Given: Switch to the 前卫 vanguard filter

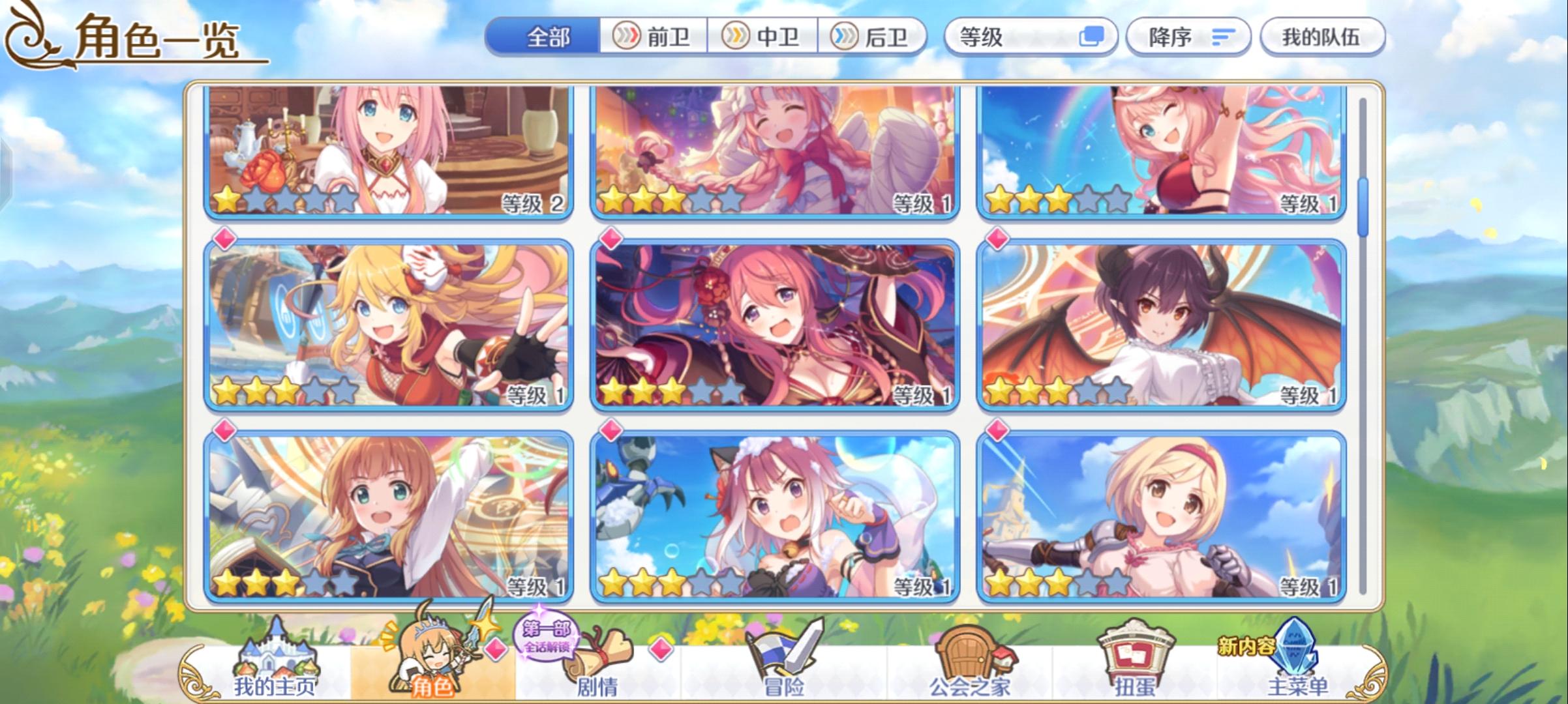Looking at the screenshot, I should point(654,37).
